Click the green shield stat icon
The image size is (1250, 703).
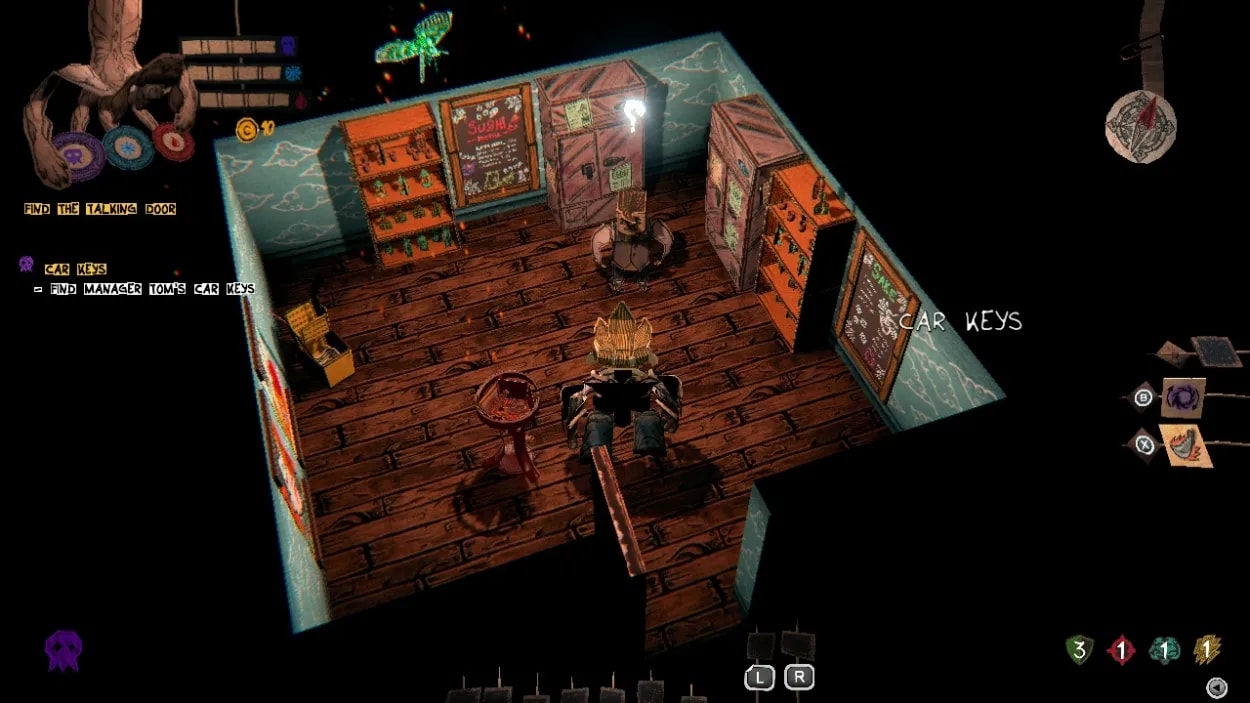tap(1079, 651)
